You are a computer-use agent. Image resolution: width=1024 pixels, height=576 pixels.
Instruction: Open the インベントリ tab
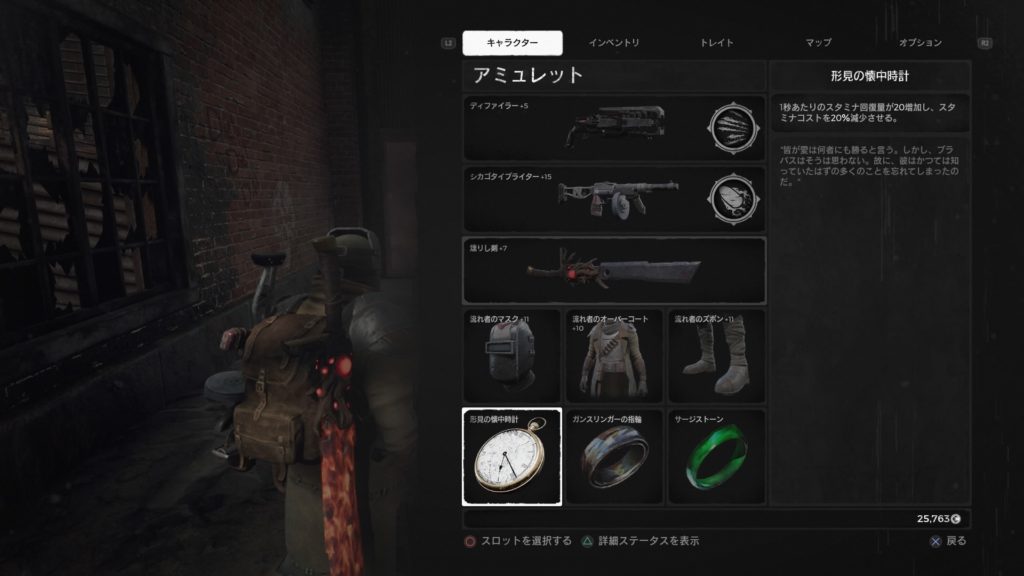tap(614, 43)
